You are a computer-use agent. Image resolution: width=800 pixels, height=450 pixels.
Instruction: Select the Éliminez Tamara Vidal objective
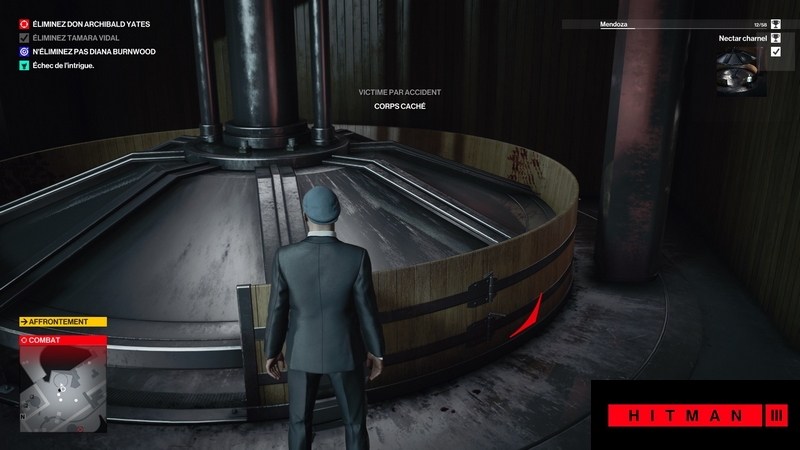75,37
